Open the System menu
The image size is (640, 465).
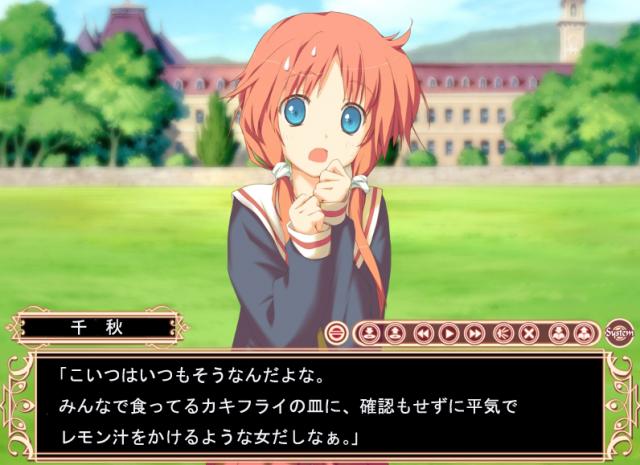pyautogui.click(x=618, y=333)
